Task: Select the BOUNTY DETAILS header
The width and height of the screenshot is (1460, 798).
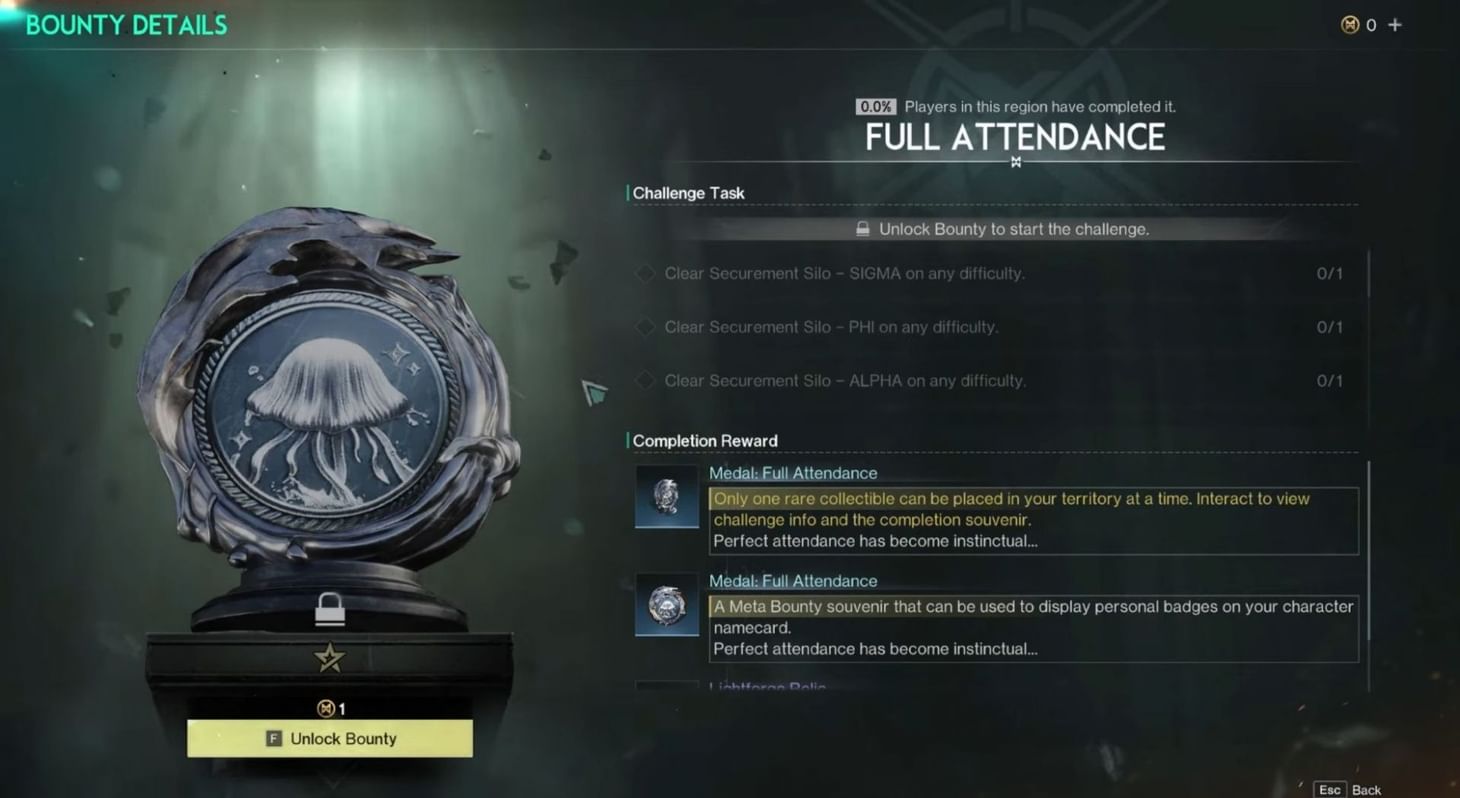Action: (126, 25)
